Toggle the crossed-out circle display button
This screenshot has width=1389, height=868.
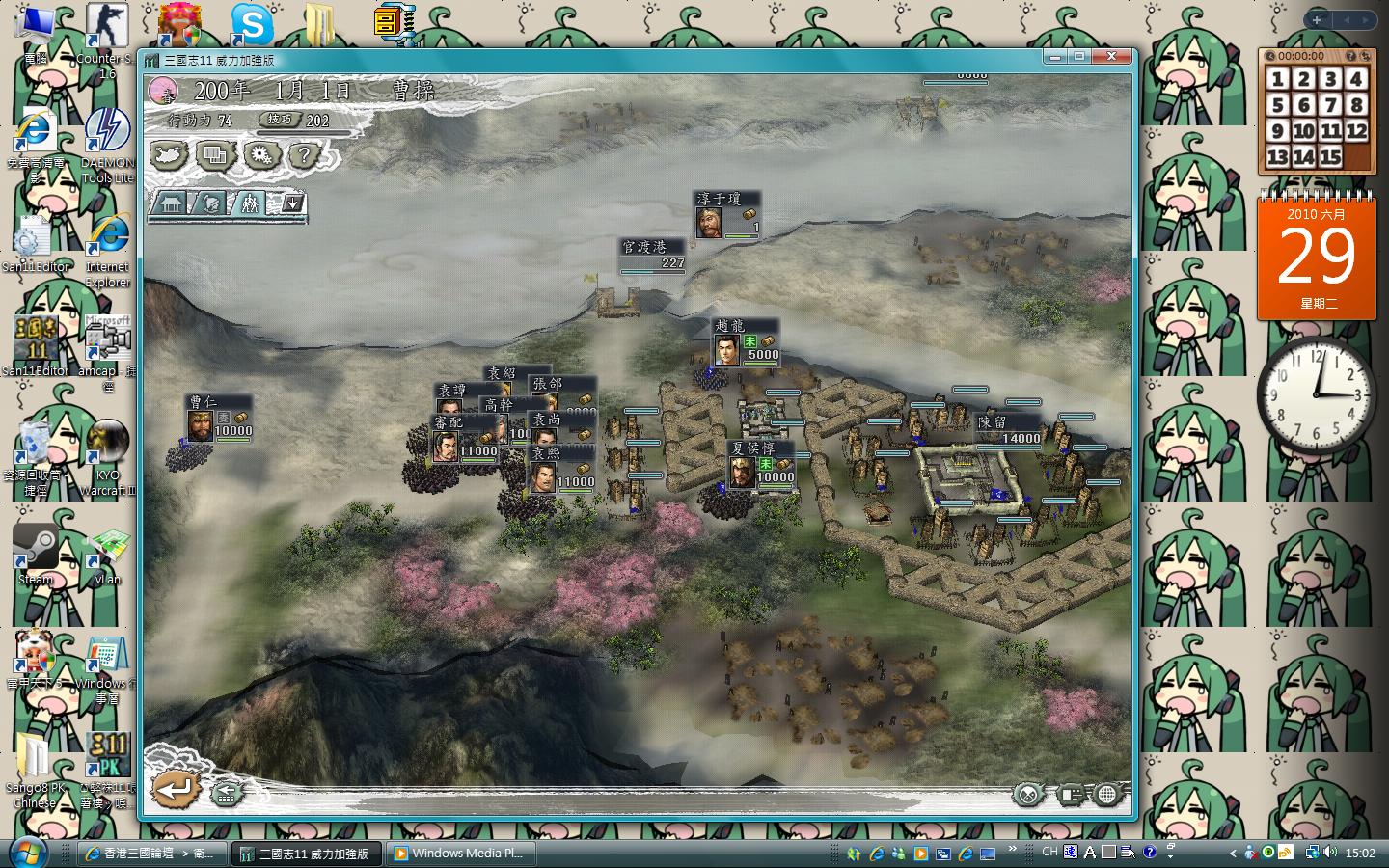[1028, 795]
